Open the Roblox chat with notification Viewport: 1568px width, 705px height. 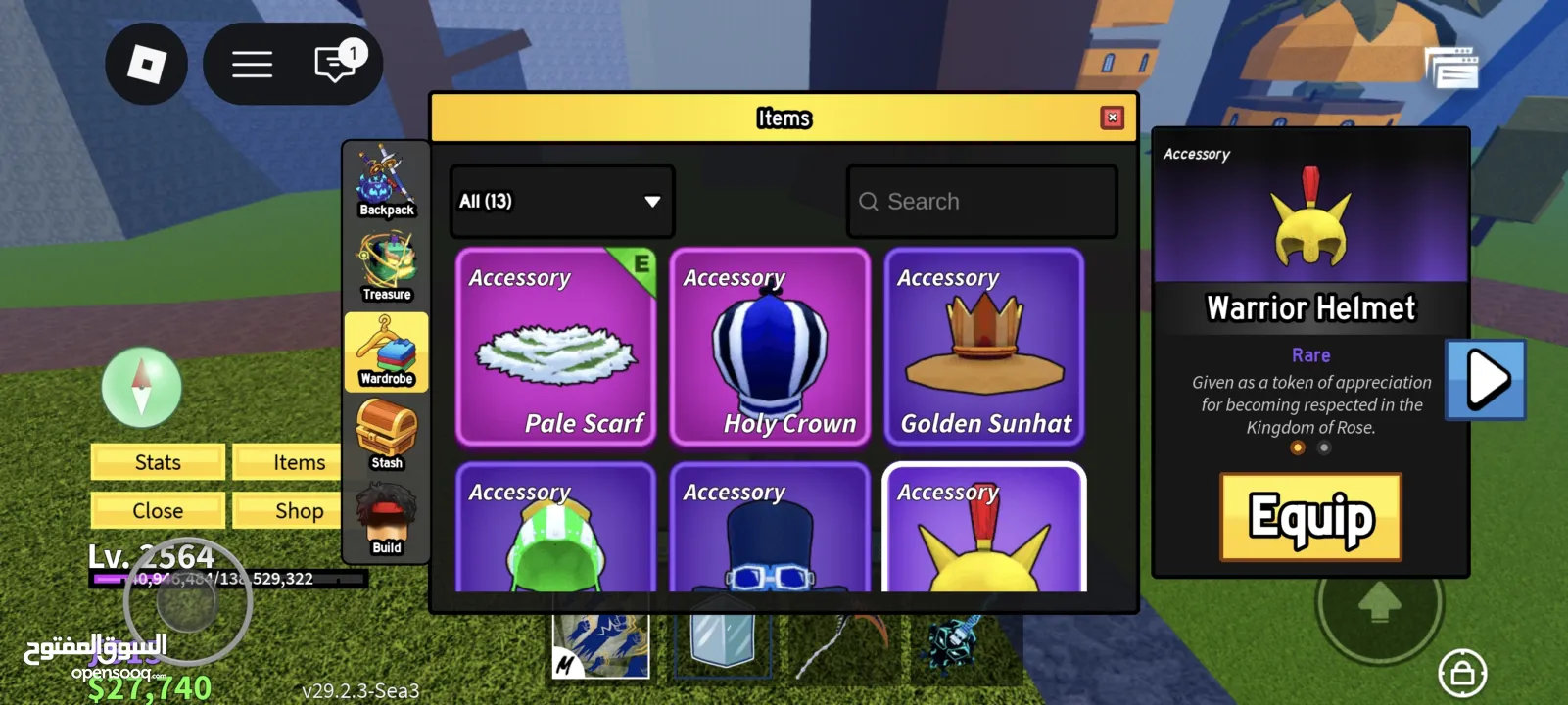pyautogui.click(x=336, y=65)
